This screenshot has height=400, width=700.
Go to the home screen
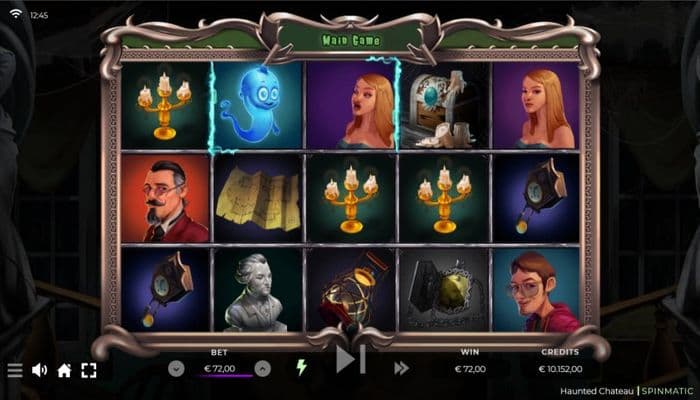(x=64, y=370)
